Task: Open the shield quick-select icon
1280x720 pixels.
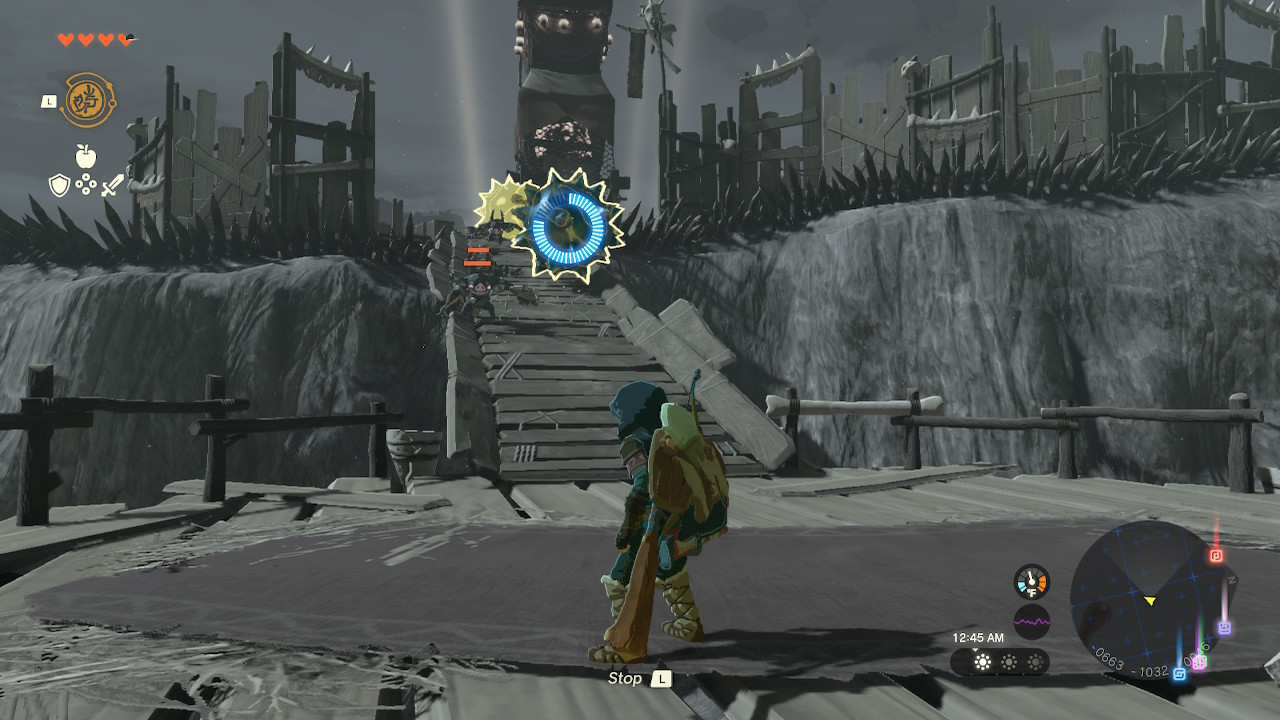Action: (x=59, y=185)
